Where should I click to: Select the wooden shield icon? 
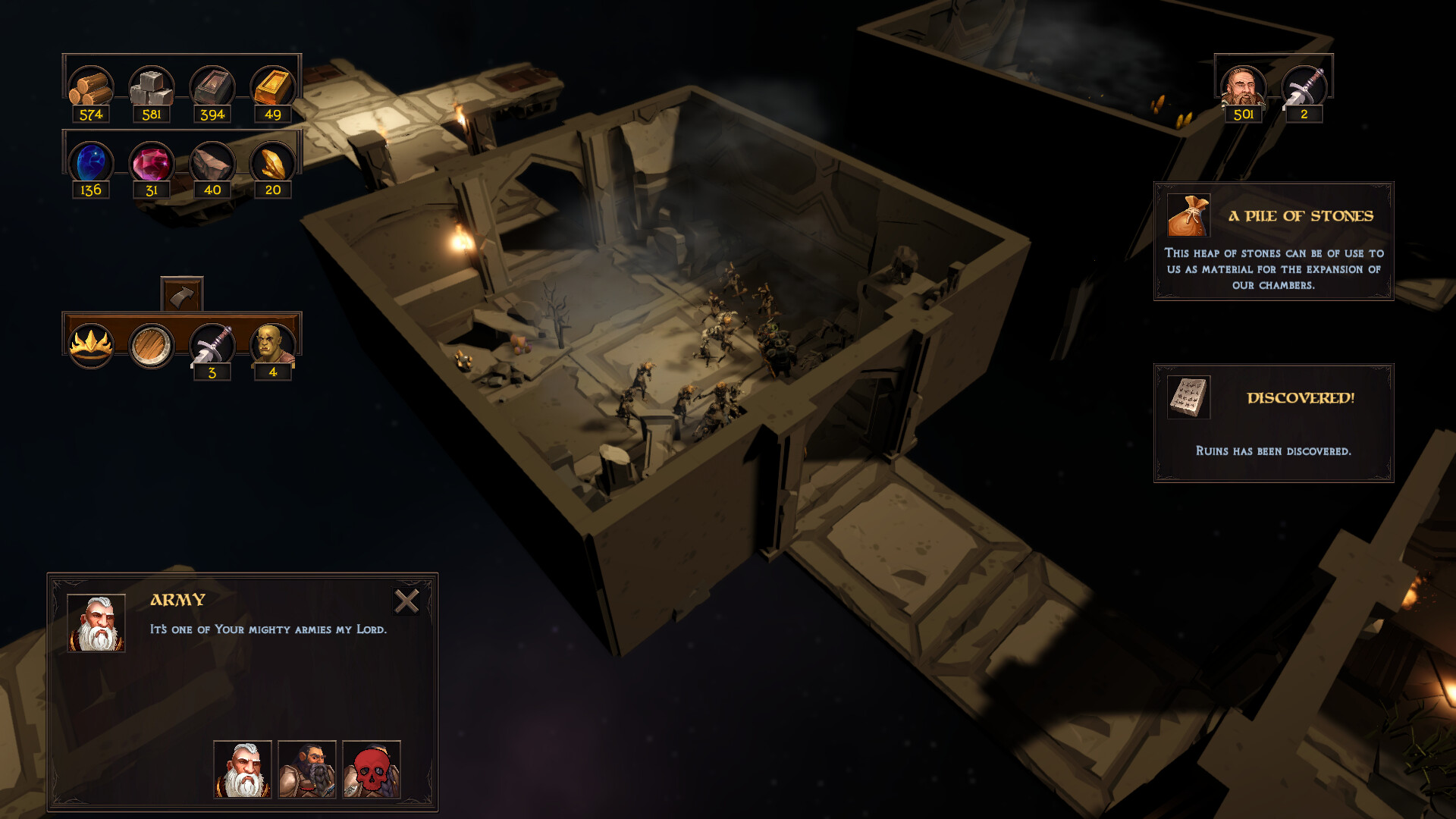[x=151, y=345]
